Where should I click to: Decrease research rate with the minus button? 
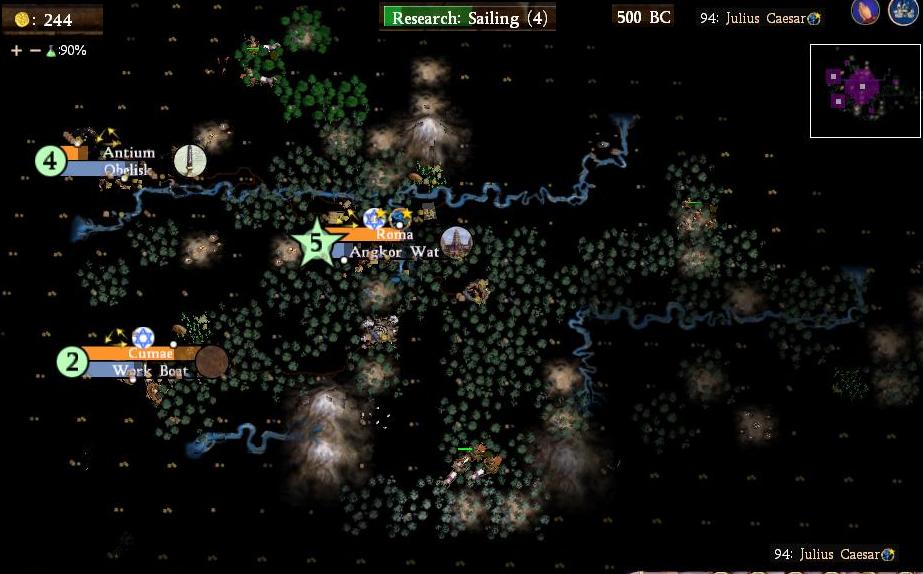pyautogui.click(x=35, y=51)
